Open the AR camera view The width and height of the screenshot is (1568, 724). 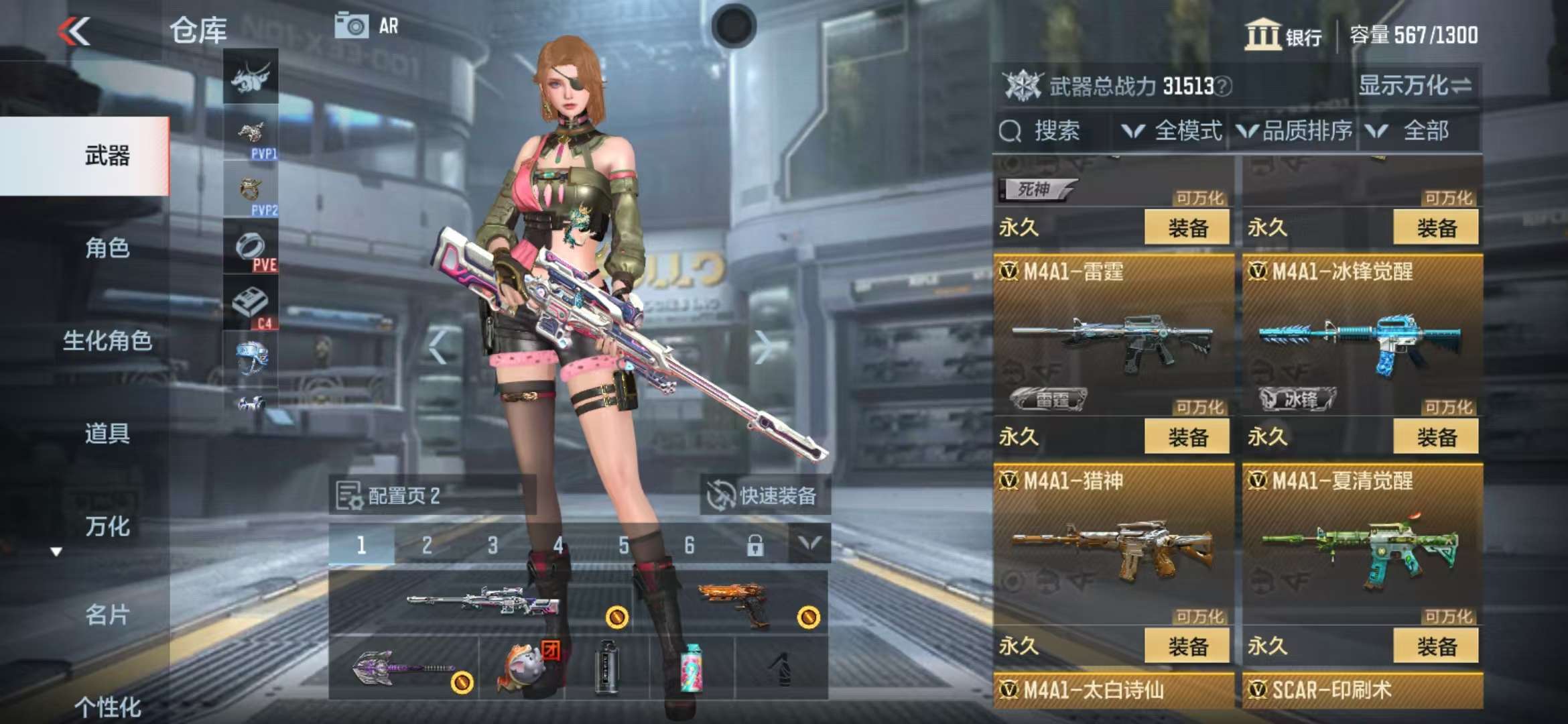367,26
